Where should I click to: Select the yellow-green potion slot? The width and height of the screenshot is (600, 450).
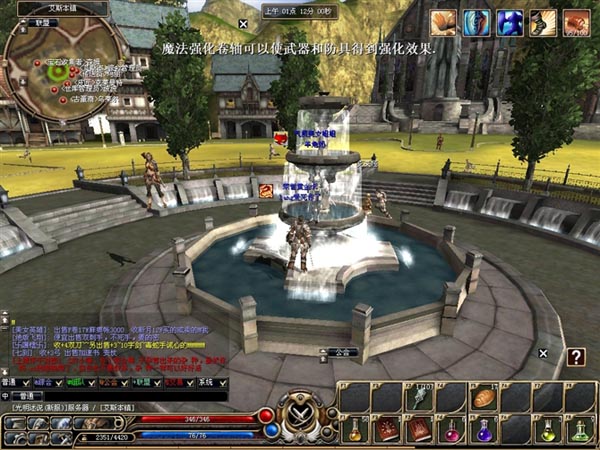tap(548, 430)
